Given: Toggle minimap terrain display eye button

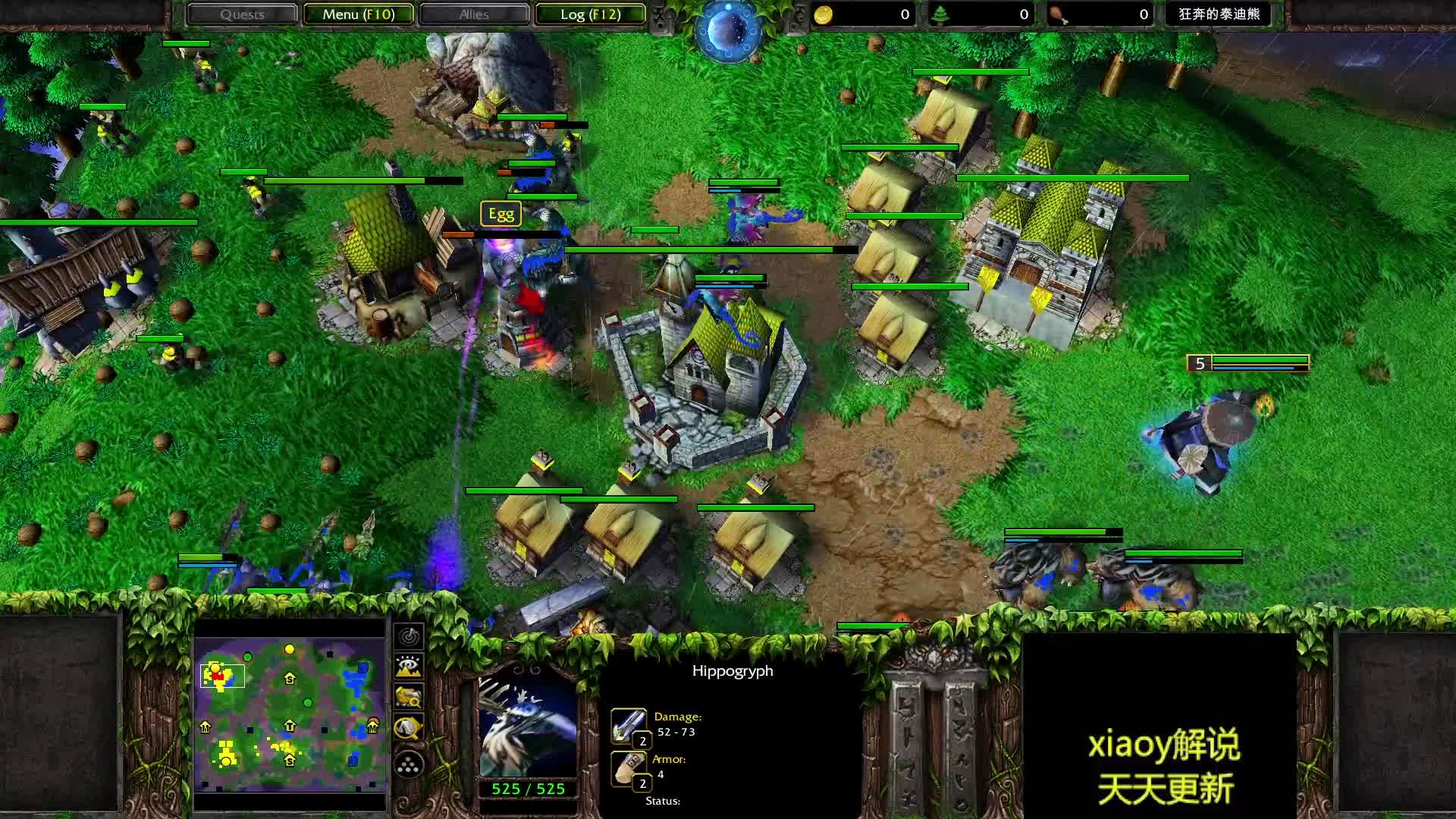Looking at the screenshot, I should [409, 667].
